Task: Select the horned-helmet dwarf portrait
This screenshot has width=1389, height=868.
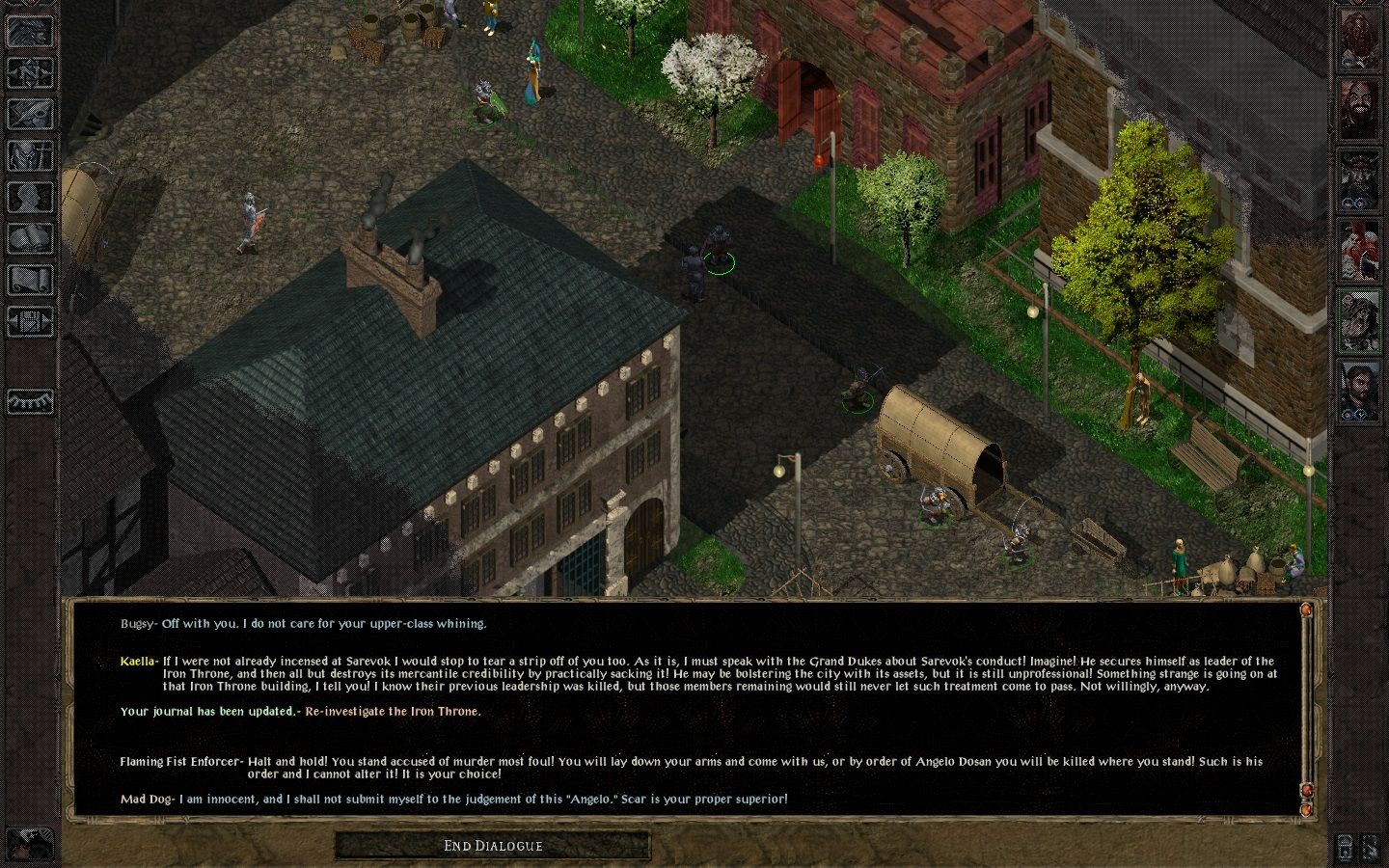Action: [1360, 178]
